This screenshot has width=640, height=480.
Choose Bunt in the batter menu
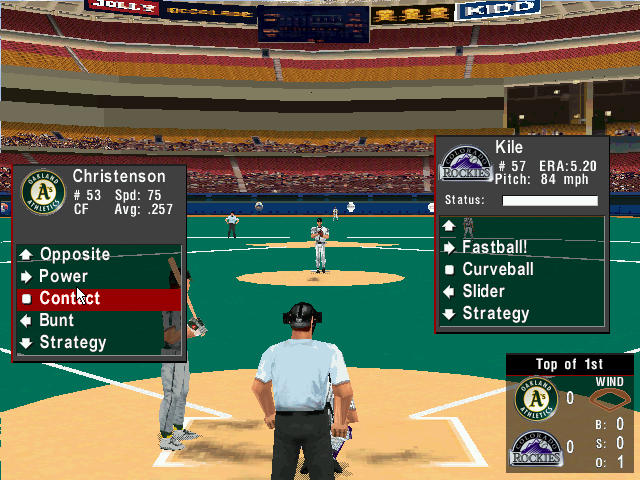56,320
